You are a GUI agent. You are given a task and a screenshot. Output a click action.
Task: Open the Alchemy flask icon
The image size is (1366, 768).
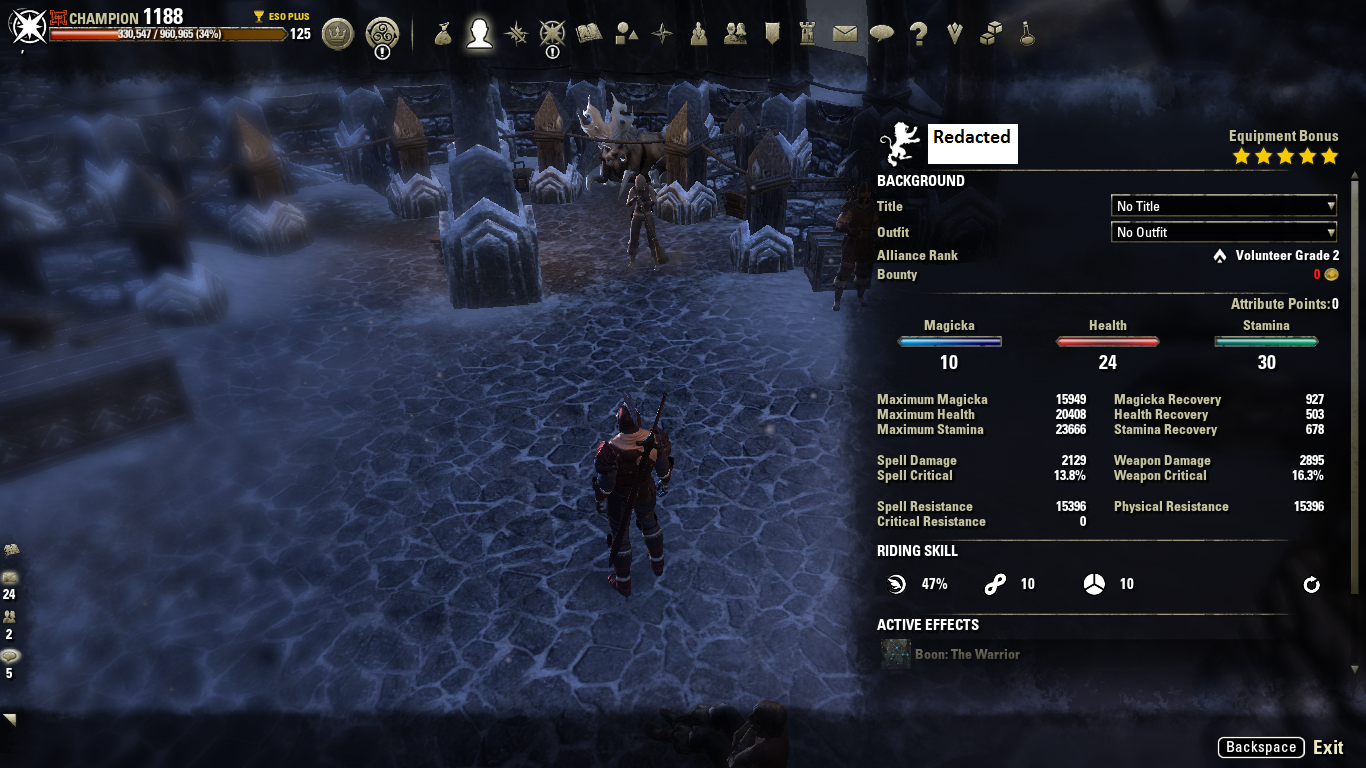pos(1026,35)
